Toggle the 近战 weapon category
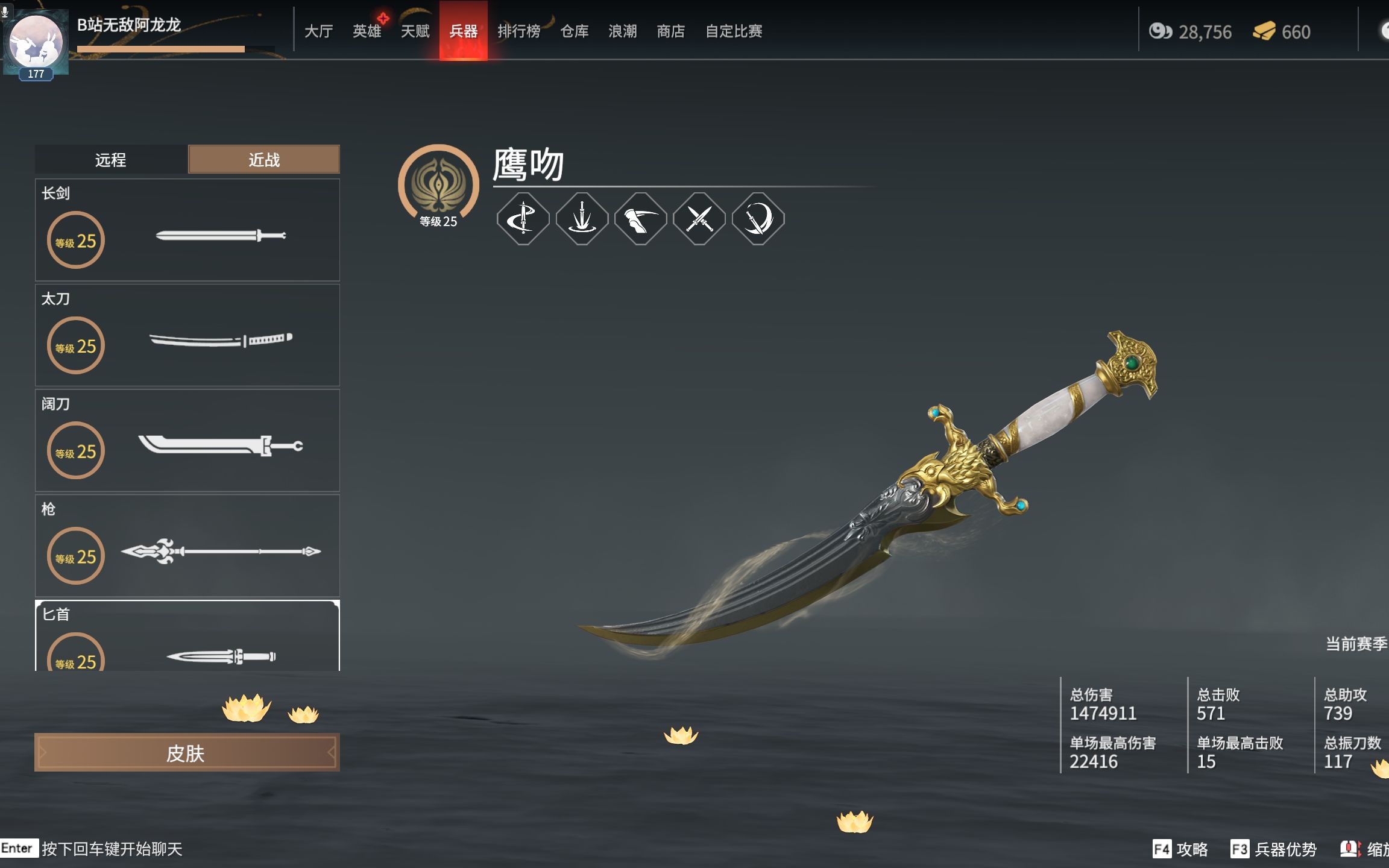Screen dimensions: 1389x868 264,159
